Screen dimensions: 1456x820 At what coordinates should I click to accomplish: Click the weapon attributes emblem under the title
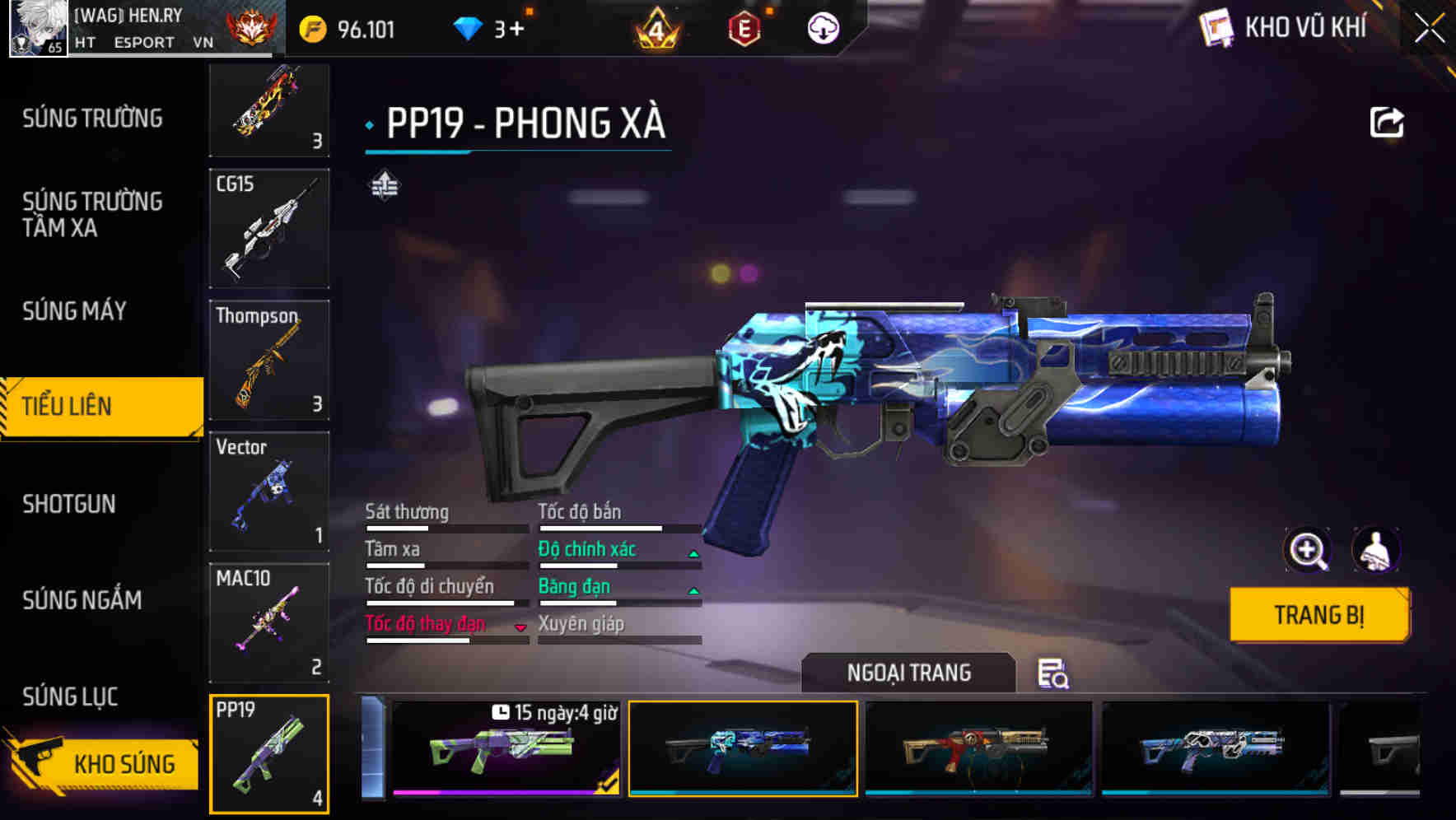click(384, 185)
